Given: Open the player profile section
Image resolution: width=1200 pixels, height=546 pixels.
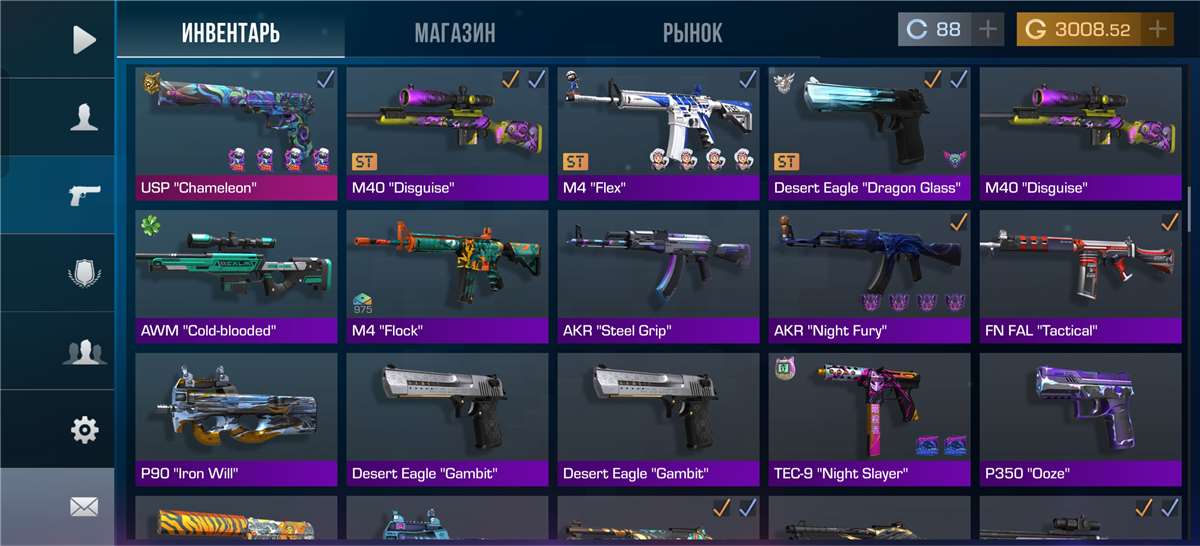Looking at the screenshot, I should pos(84,117).
